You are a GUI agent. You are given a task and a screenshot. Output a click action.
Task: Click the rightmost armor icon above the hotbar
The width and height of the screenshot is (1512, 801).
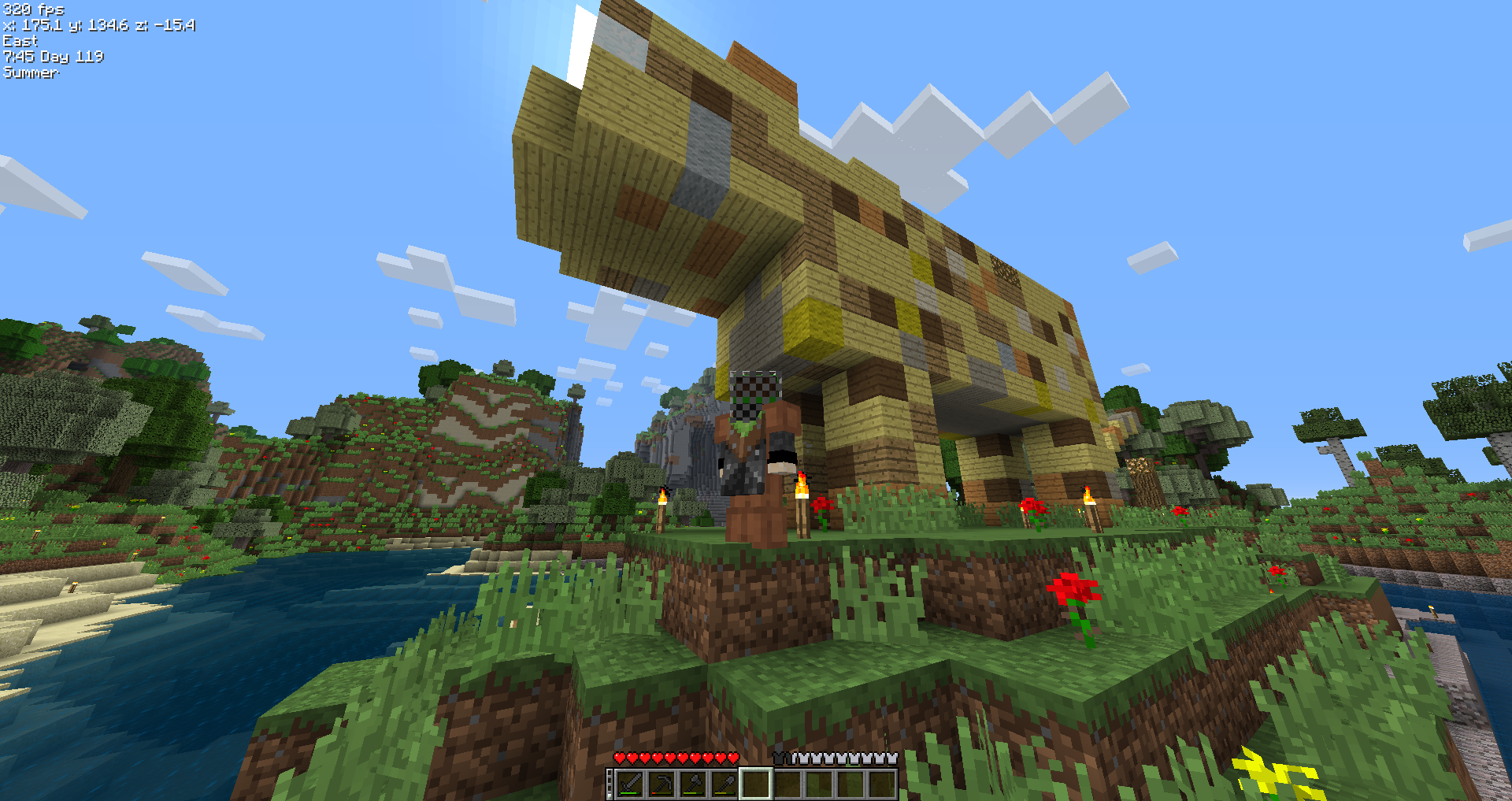894,758
